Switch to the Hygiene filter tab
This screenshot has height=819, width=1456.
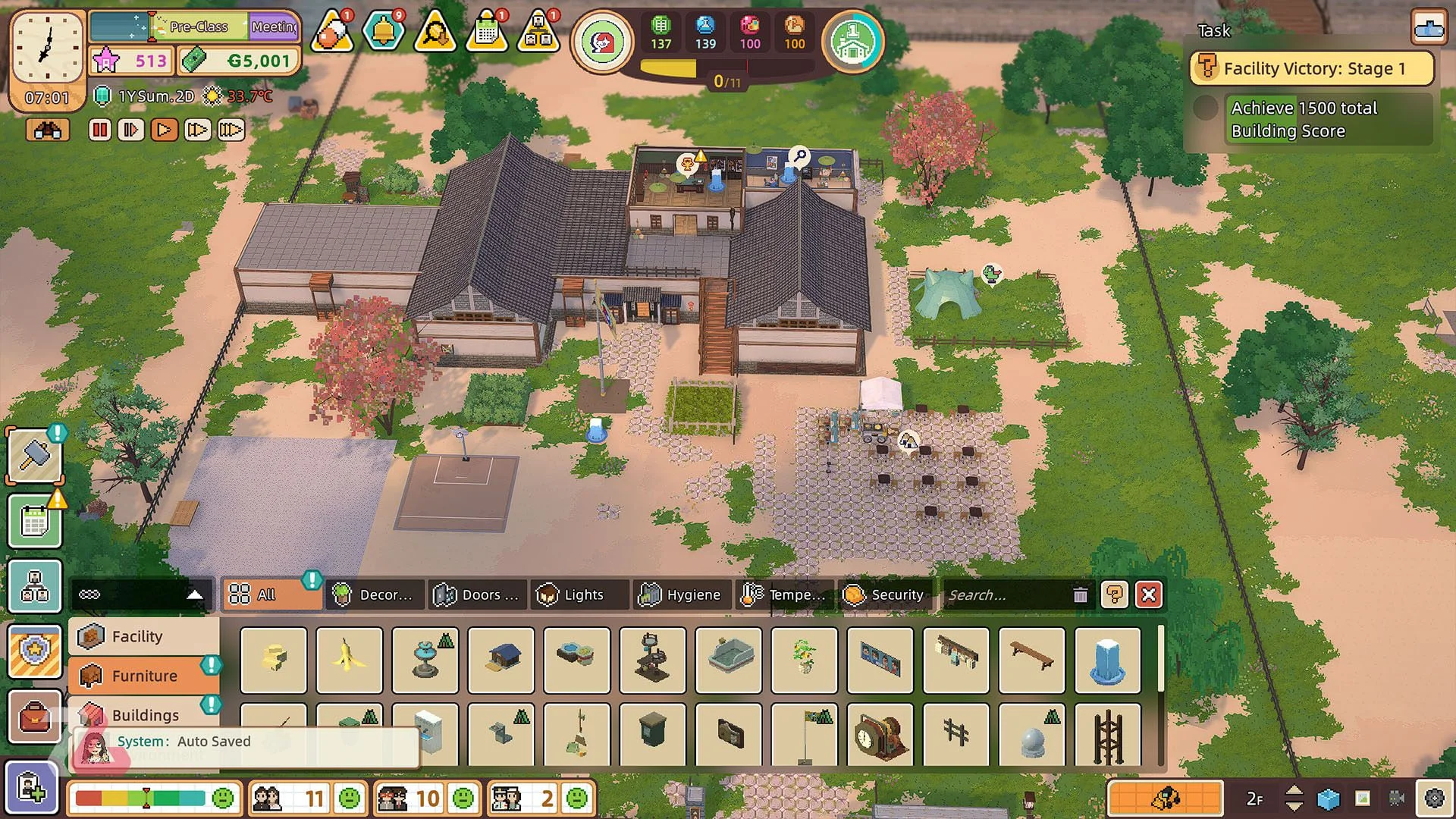(x=682, y=595)
